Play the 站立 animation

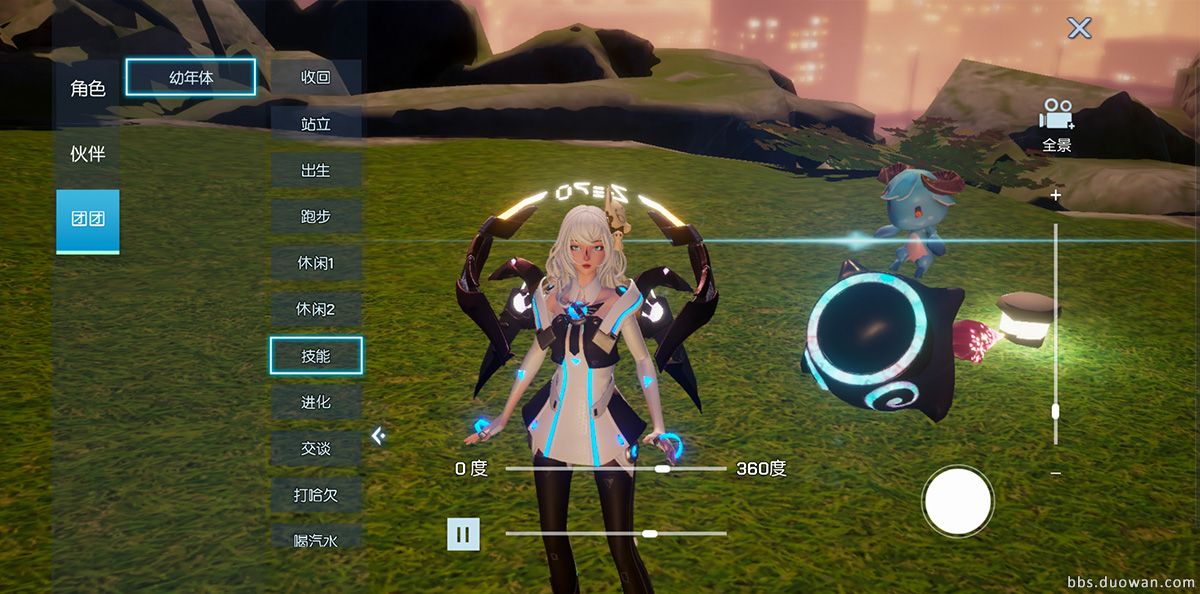[316, 124]
